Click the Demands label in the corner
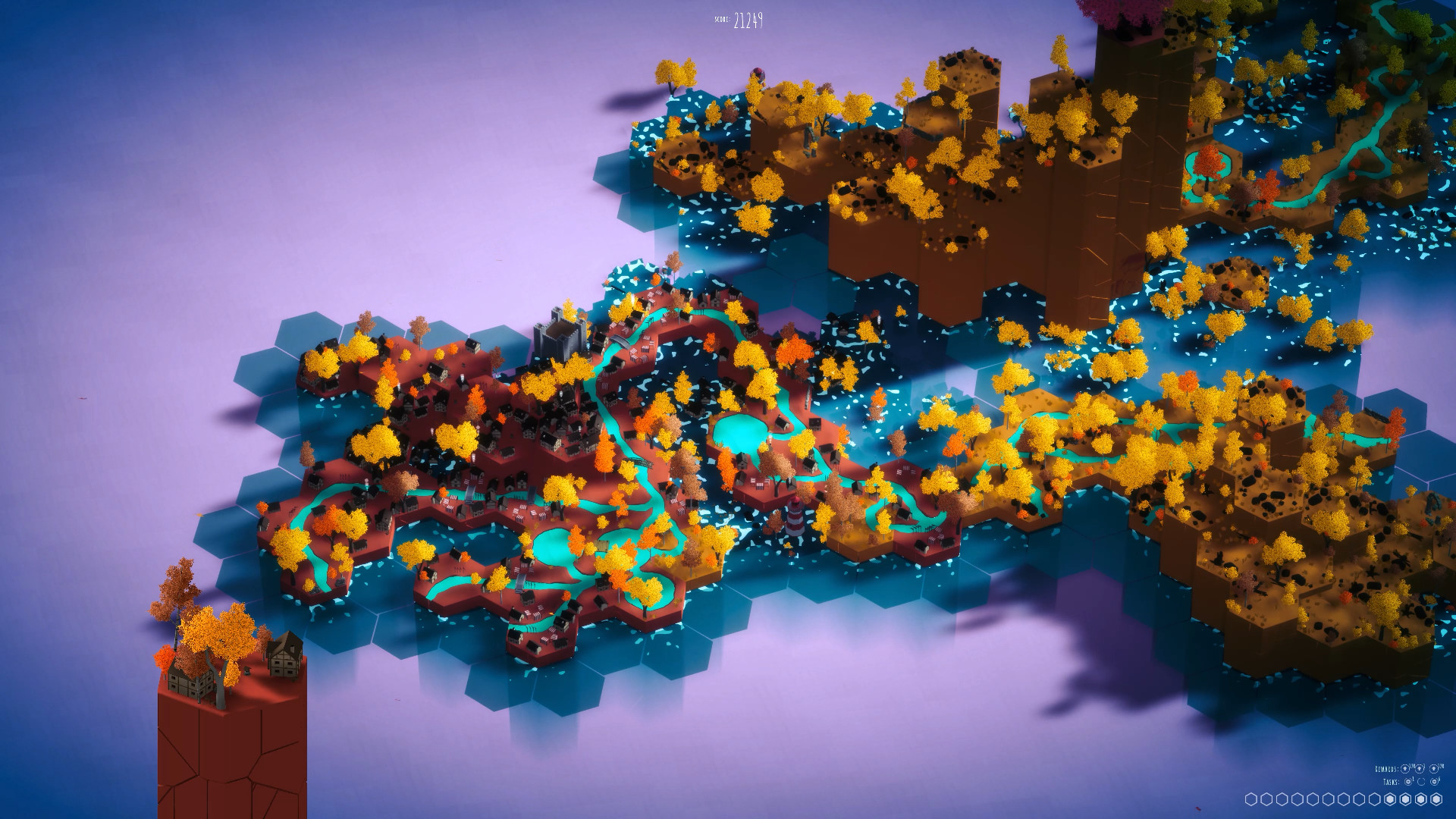Image resolution: width=1456 pixels, height=819 pixels. [1388, 769]
